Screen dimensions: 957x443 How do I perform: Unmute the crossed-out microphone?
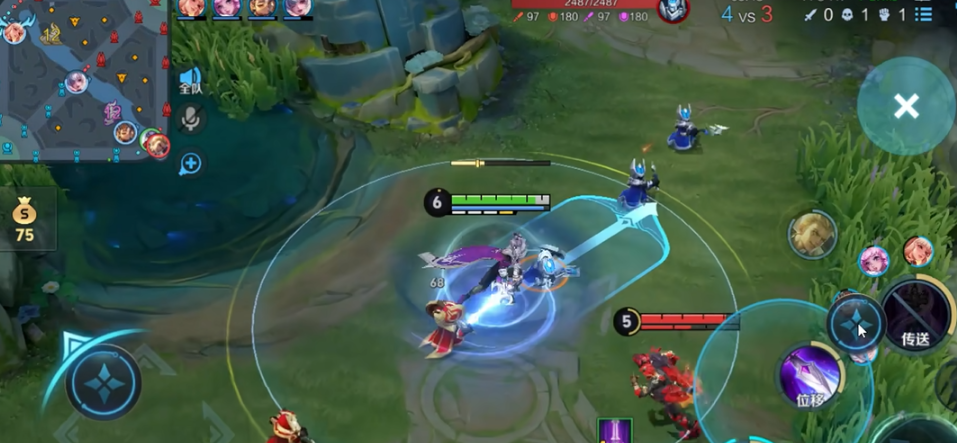(x=190, y=120)
